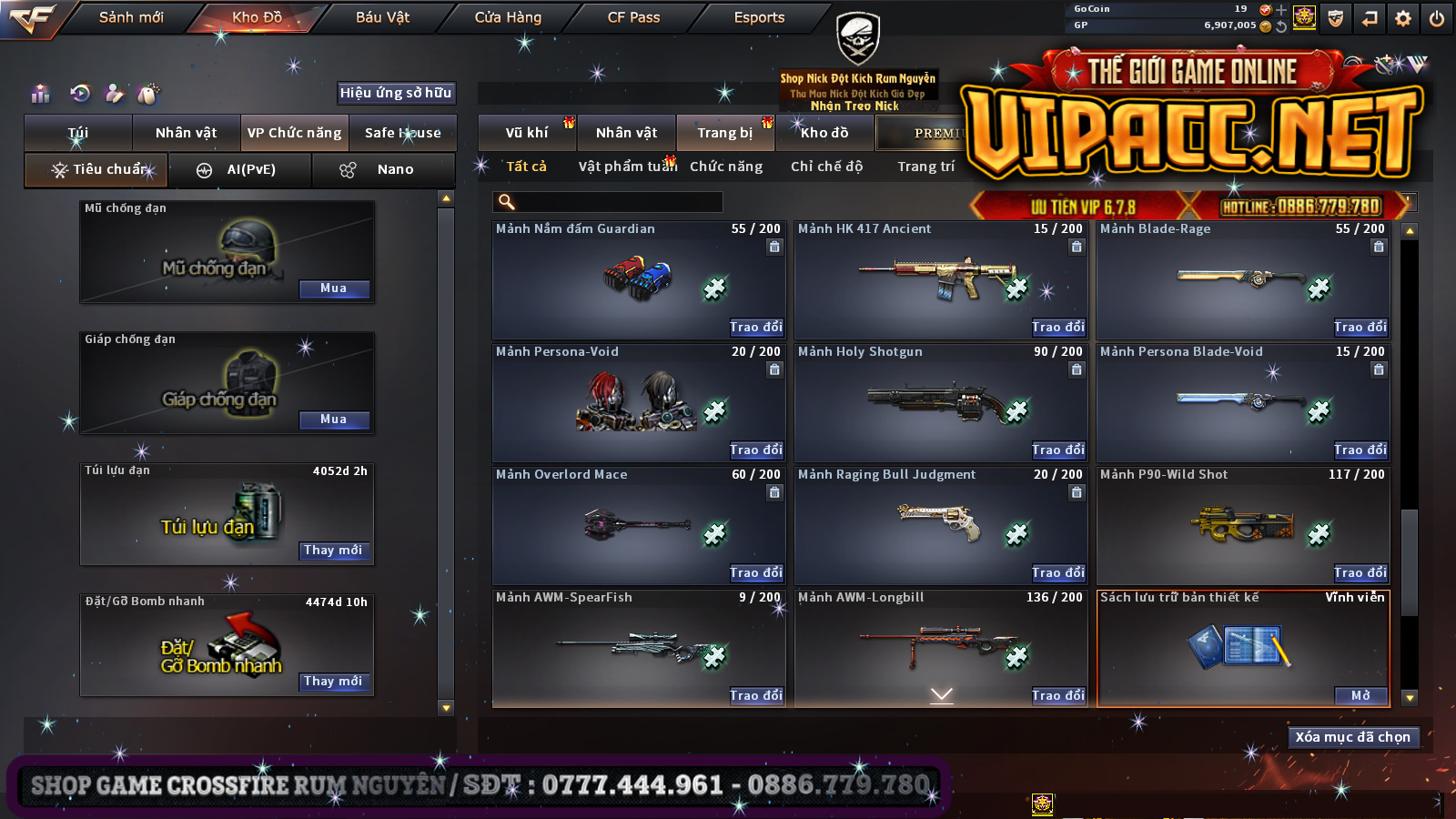Open the Sách lưu trữ bản thiết kế
The image size is (1456, 819).
(1360, 695)
